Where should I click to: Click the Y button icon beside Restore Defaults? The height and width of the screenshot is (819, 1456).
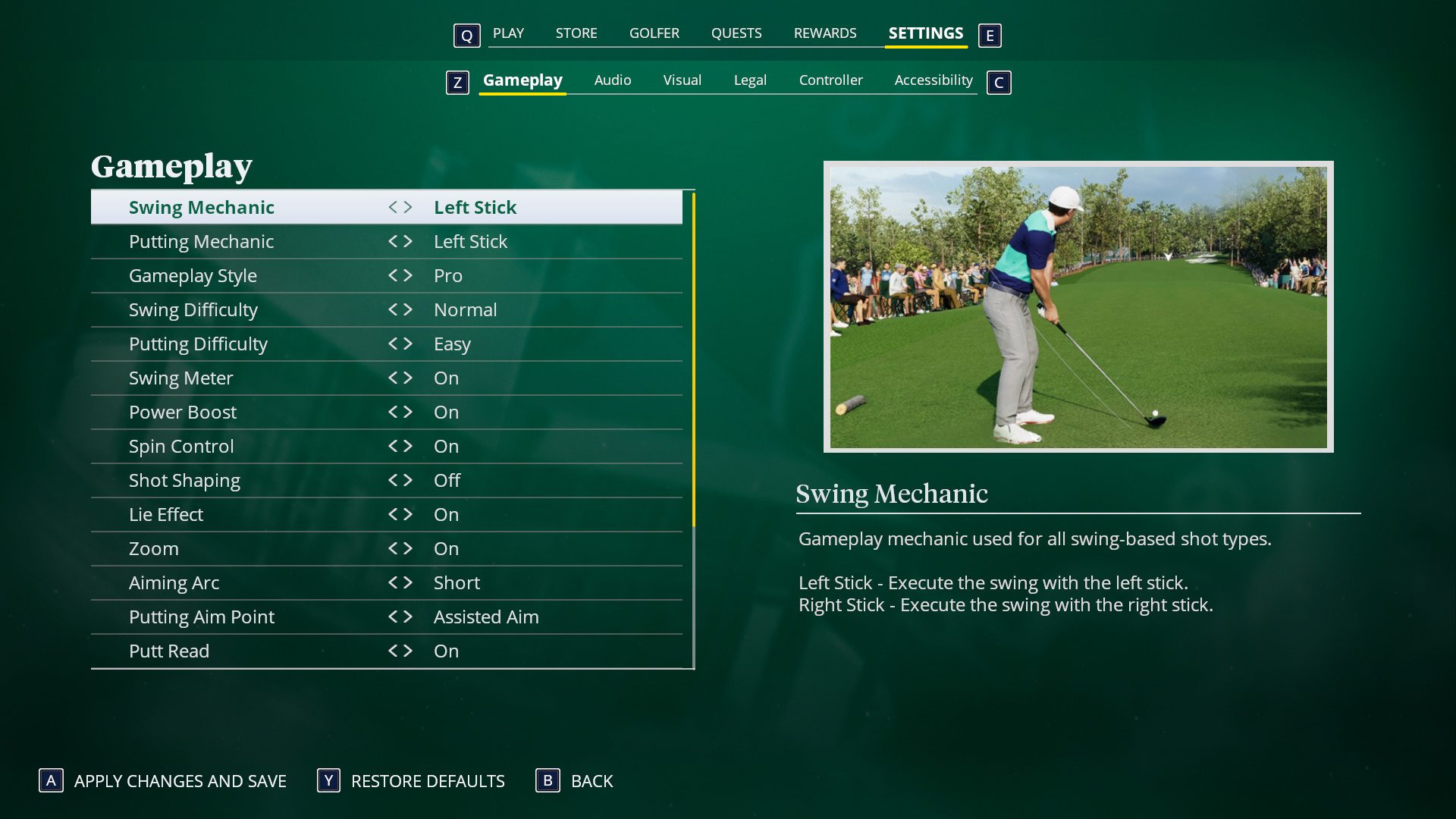326,780
